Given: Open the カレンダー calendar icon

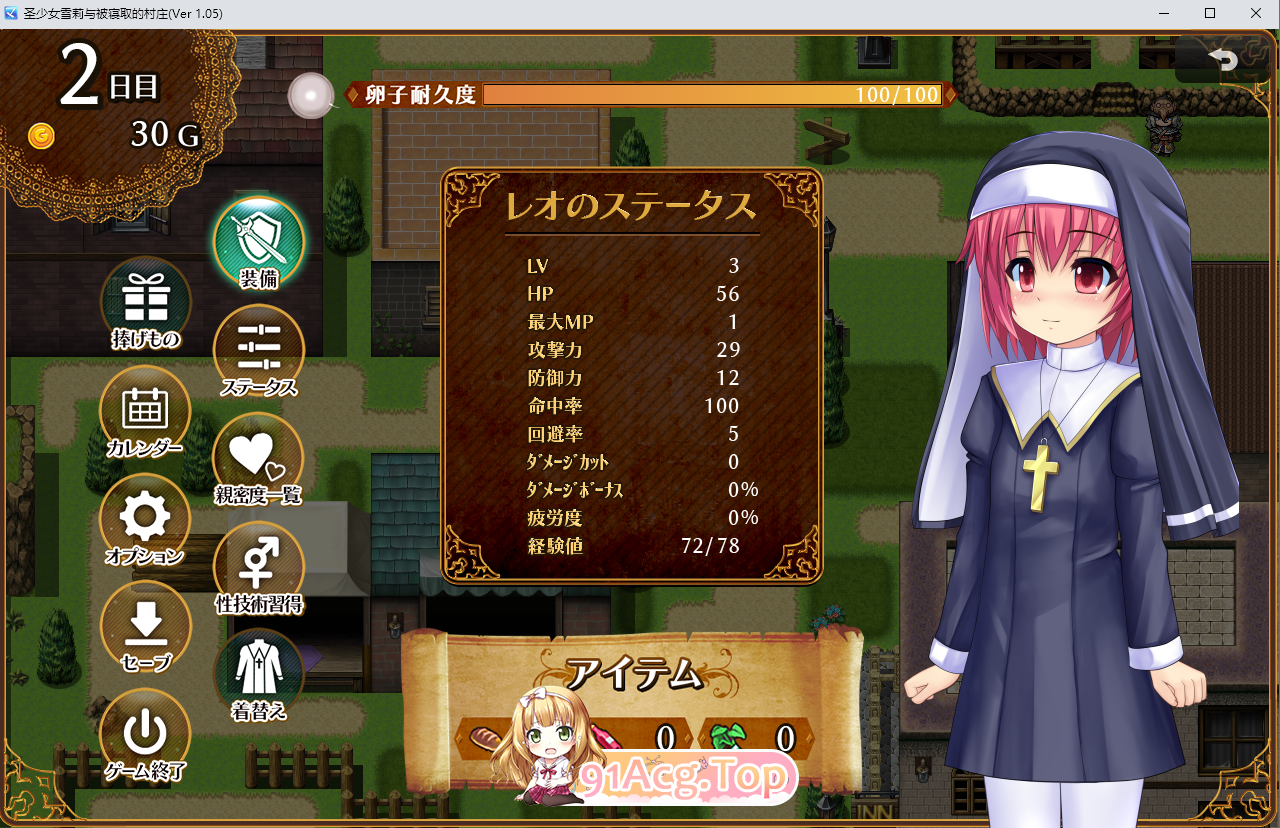Looking at the screenshot, I should point(146,403).
